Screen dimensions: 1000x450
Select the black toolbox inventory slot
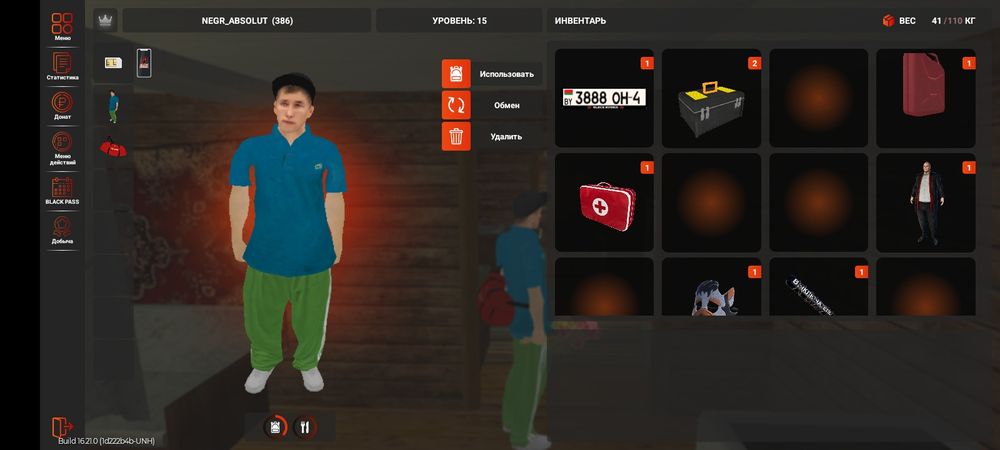[711, 98]
